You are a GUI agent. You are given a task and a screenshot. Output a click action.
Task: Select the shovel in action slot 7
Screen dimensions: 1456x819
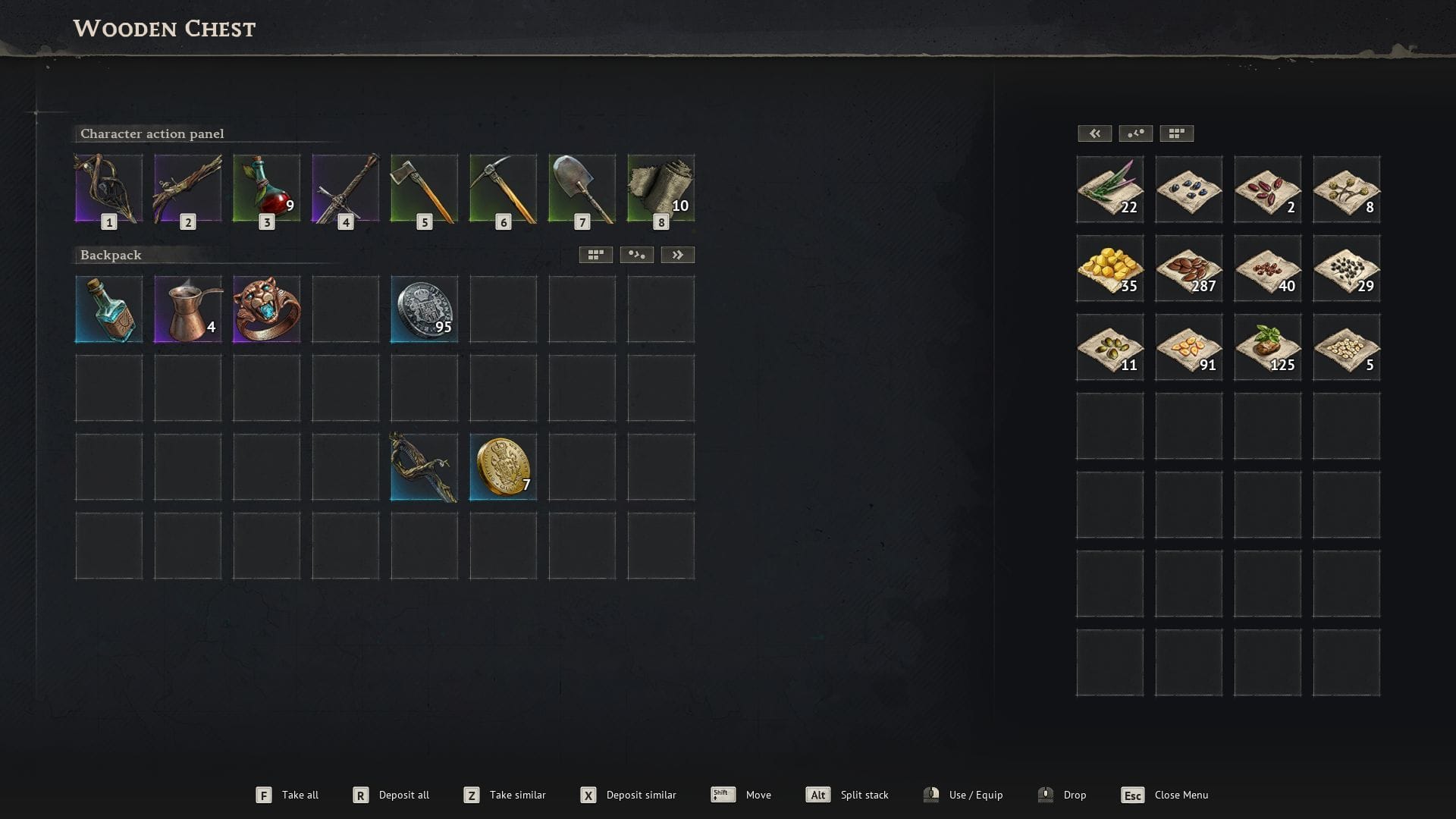[x=582, y=189]
